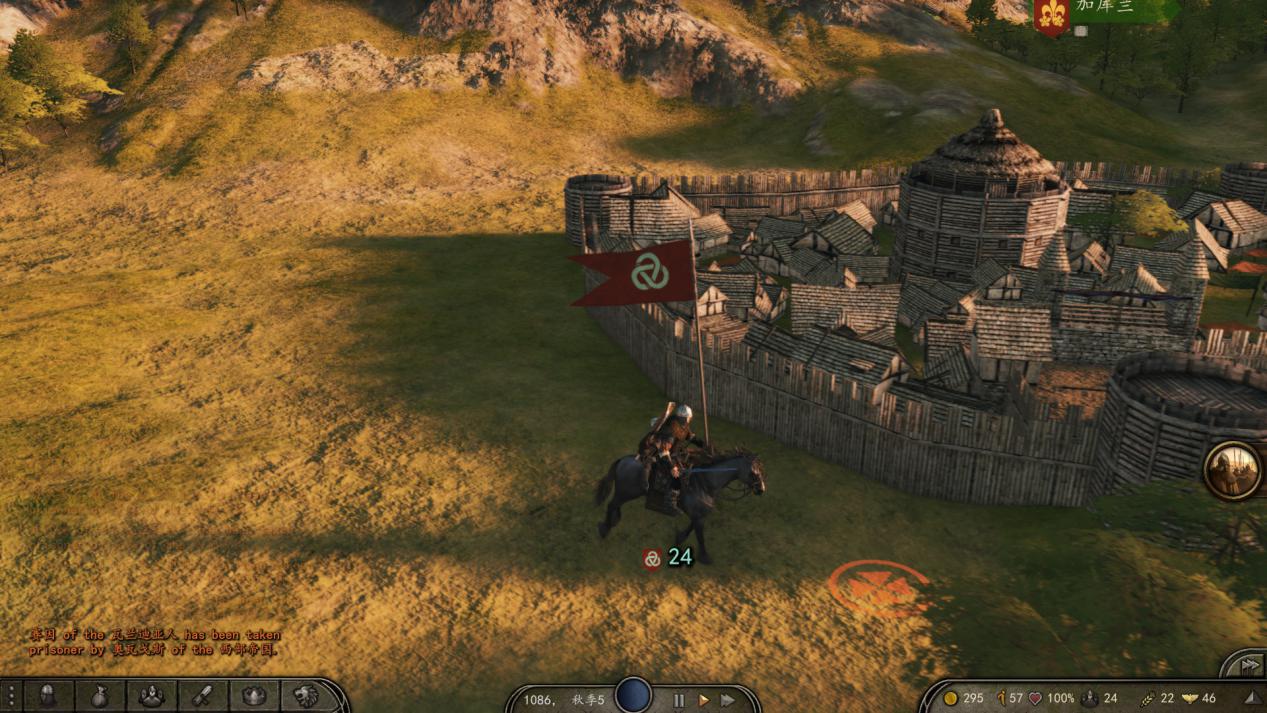Image resolution: width=1267 pixels, height=713 pixels.
Task: Open the clan crown icon
Action: [254, 696]
